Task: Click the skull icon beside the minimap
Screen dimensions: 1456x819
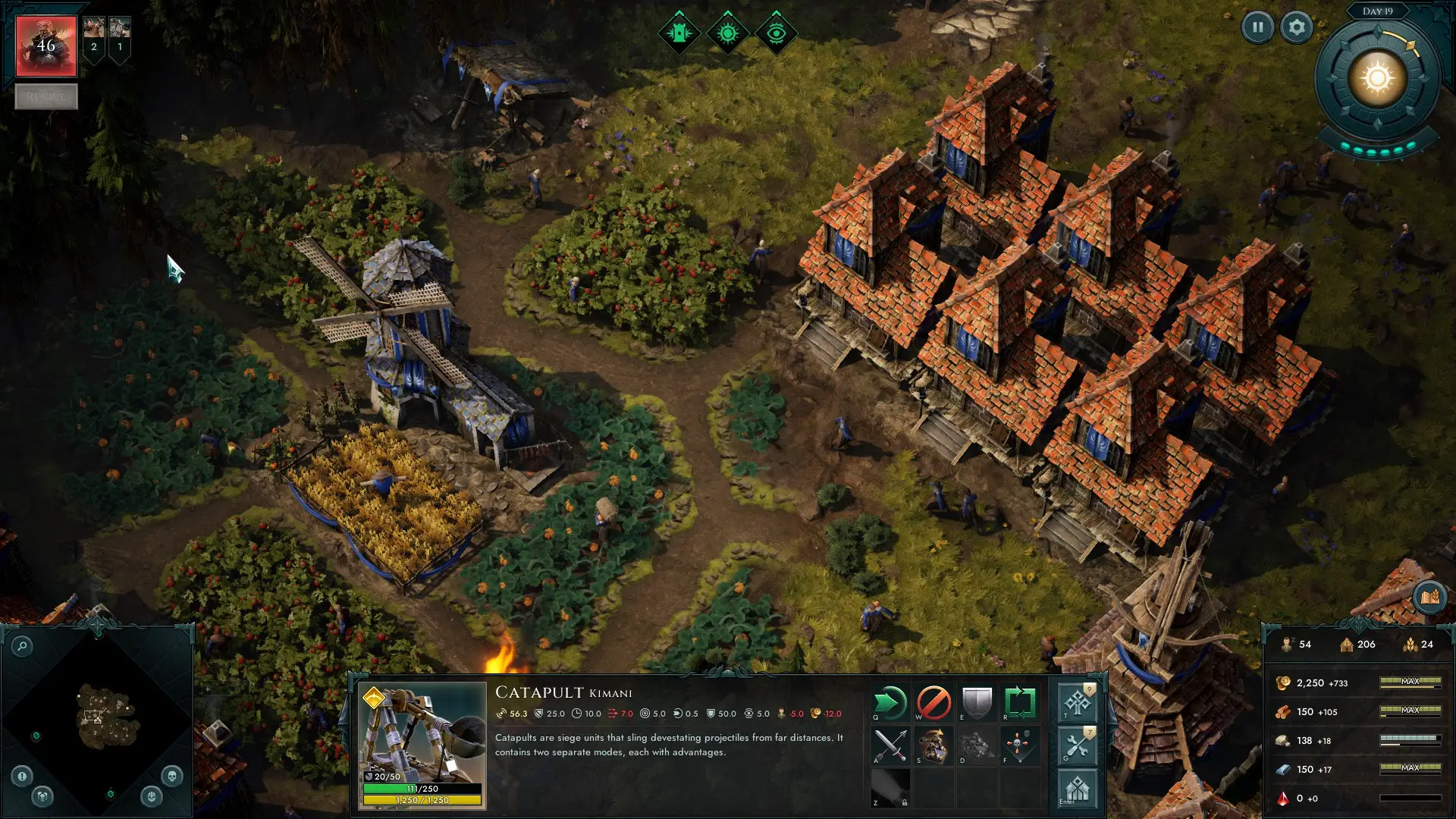Action: (171, 777)
